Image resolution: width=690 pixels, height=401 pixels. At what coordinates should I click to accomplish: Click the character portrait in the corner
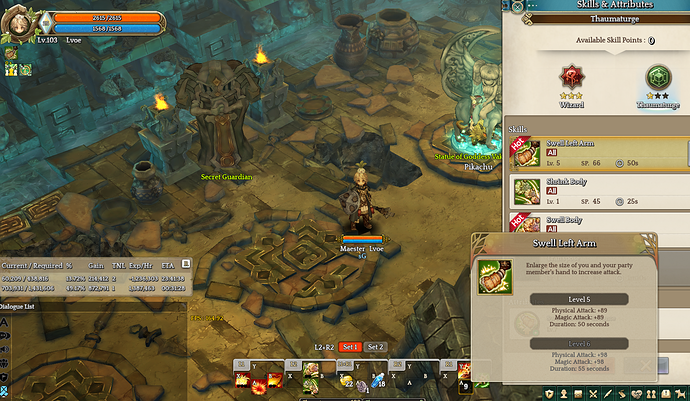[x=19, y=19]
